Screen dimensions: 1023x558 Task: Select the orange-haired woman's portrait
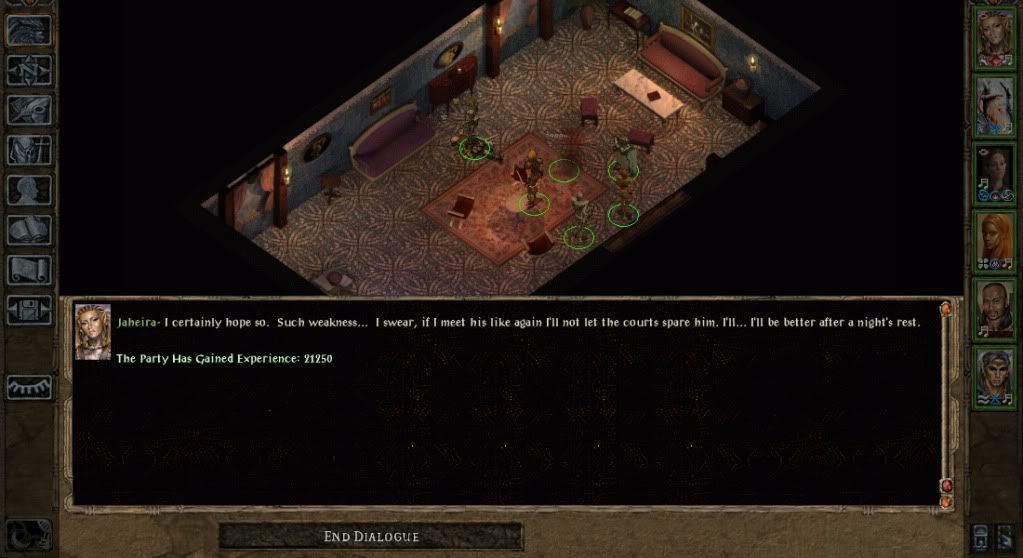pos(994,241)
